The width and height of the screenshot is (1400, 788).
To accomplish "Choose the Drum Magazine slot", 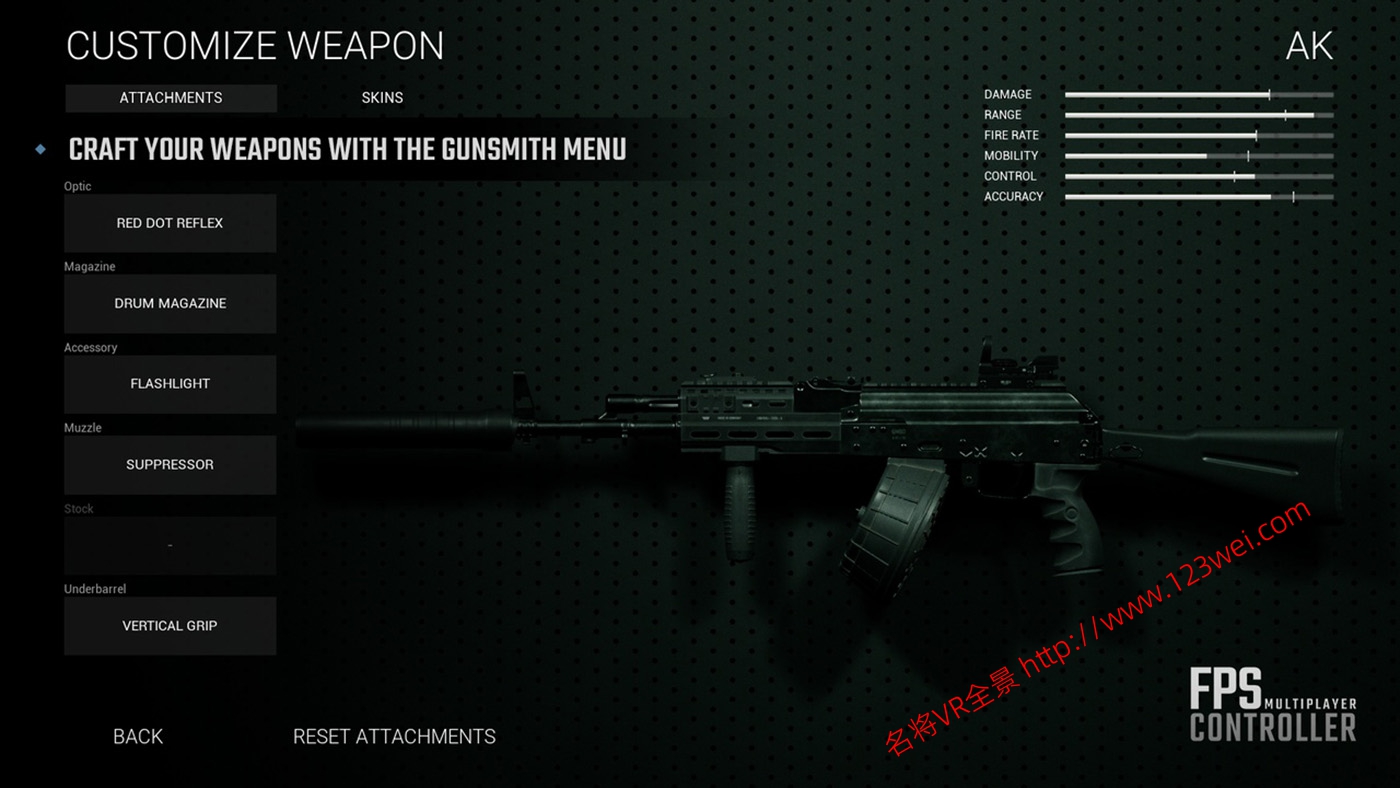I will [x=170, y=304].
